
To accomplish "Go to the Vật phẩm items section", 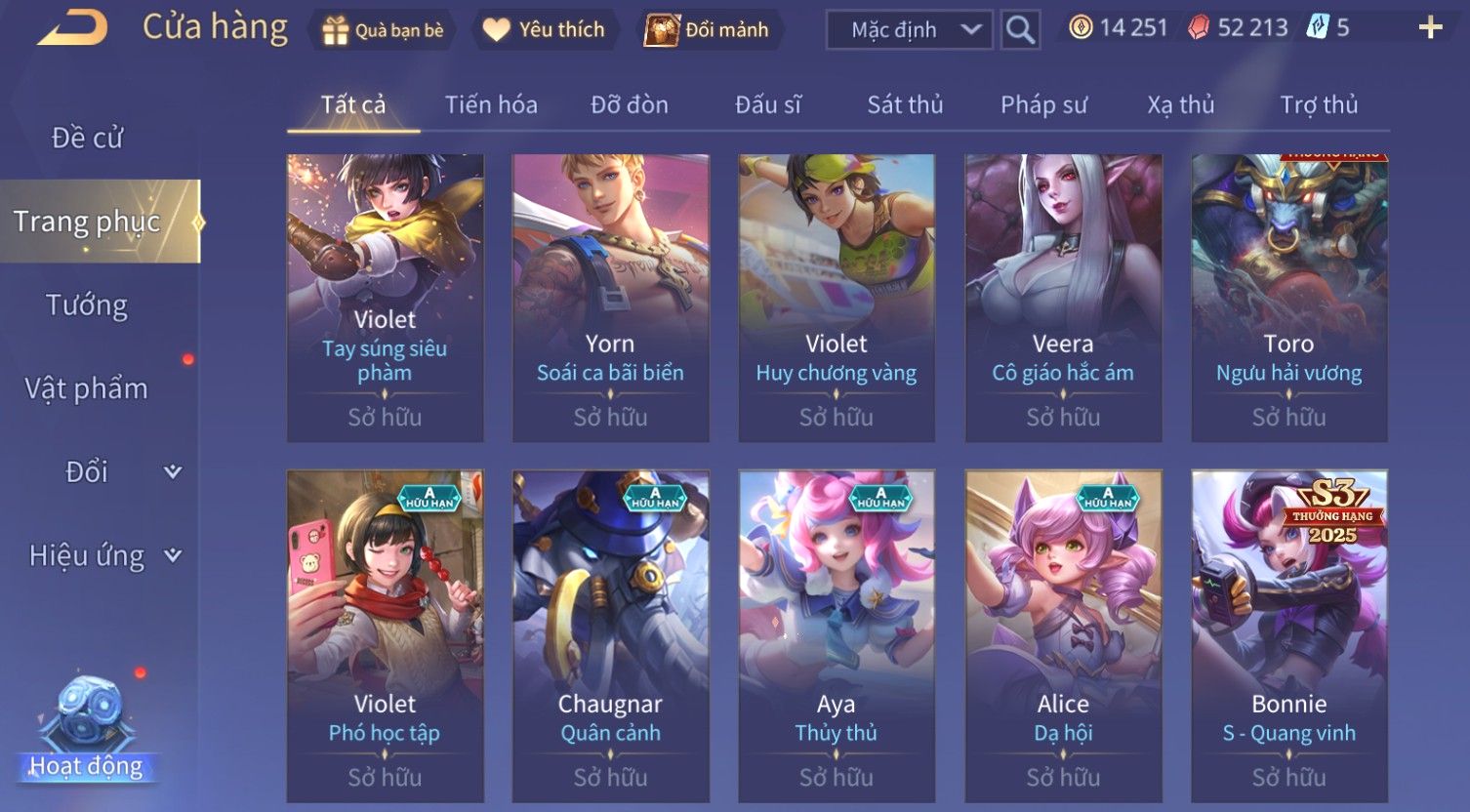I will (x=88, y=388).
